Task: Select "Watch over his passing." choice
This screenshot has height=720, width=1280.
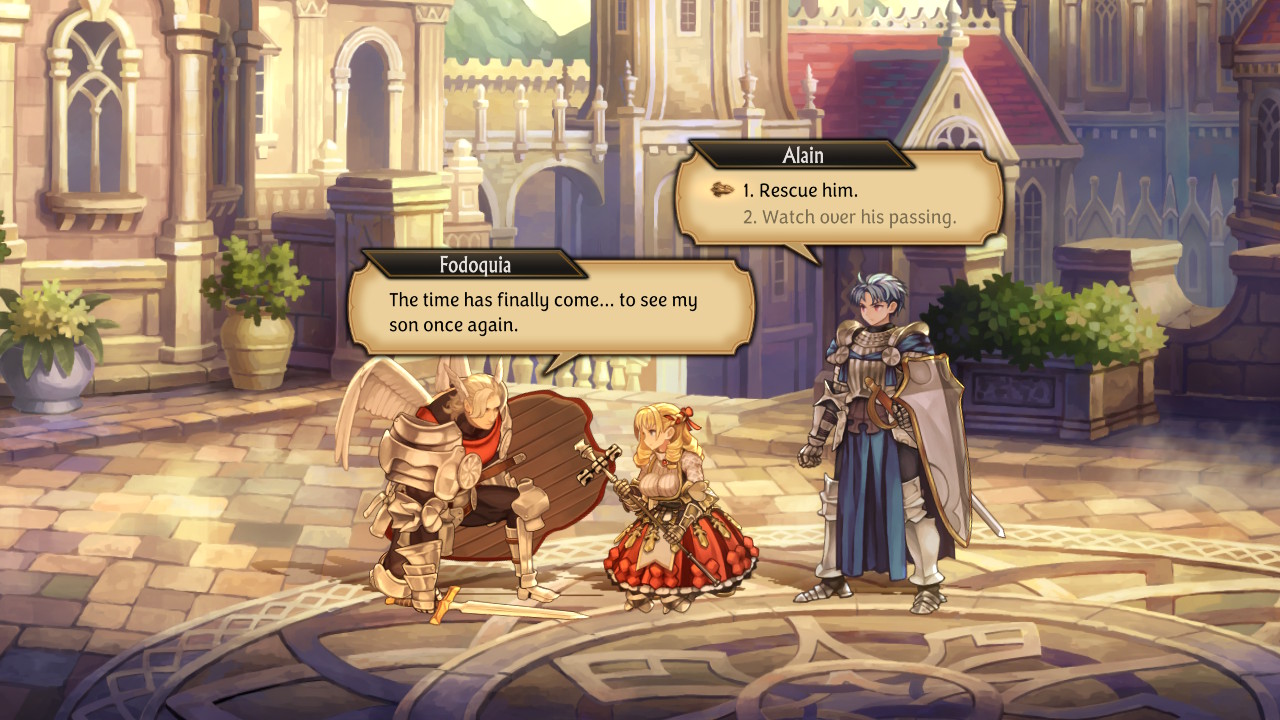Action: click(849, 216)
